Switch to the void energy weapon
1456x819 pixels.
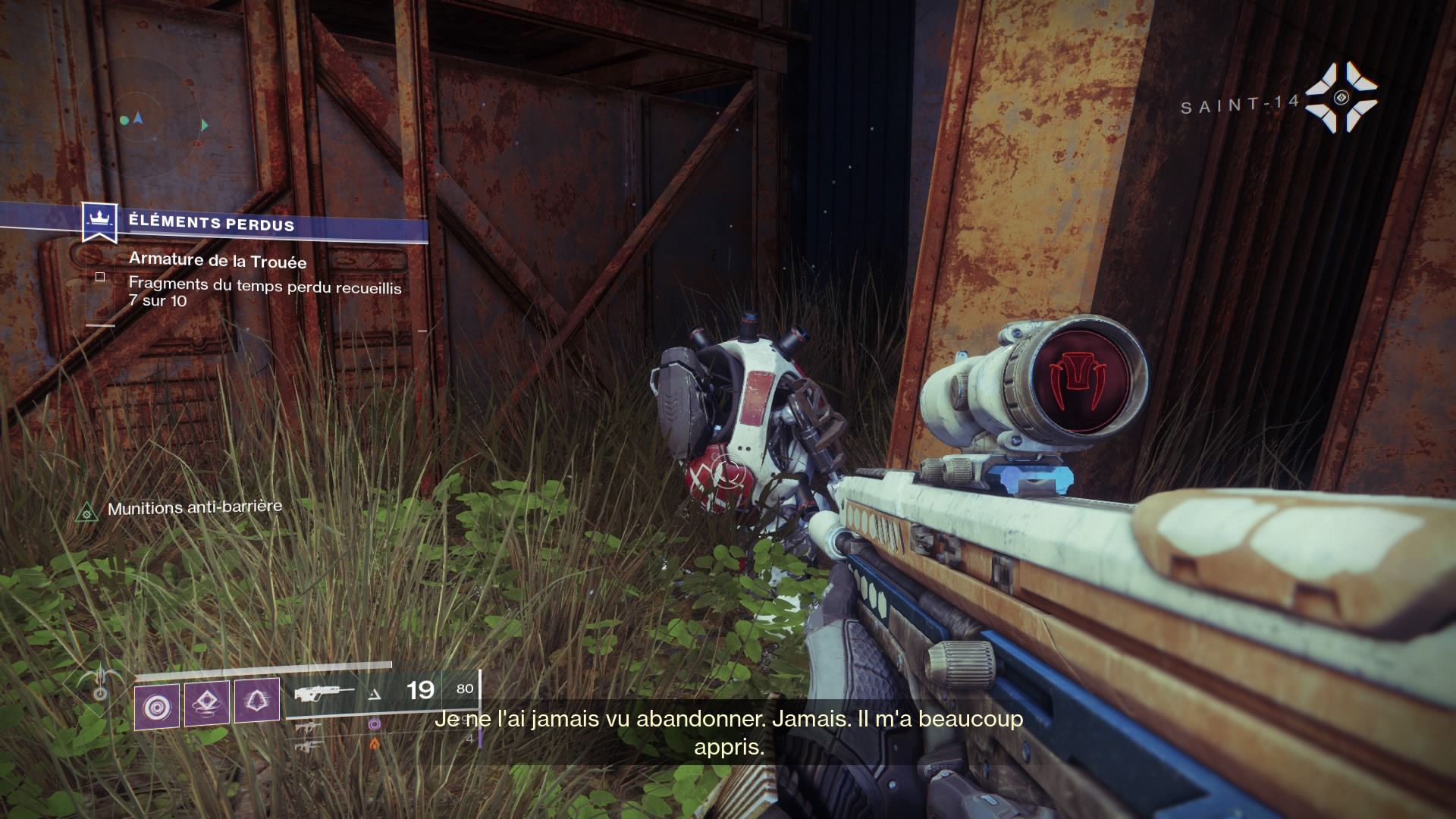[x=309, y=727]
